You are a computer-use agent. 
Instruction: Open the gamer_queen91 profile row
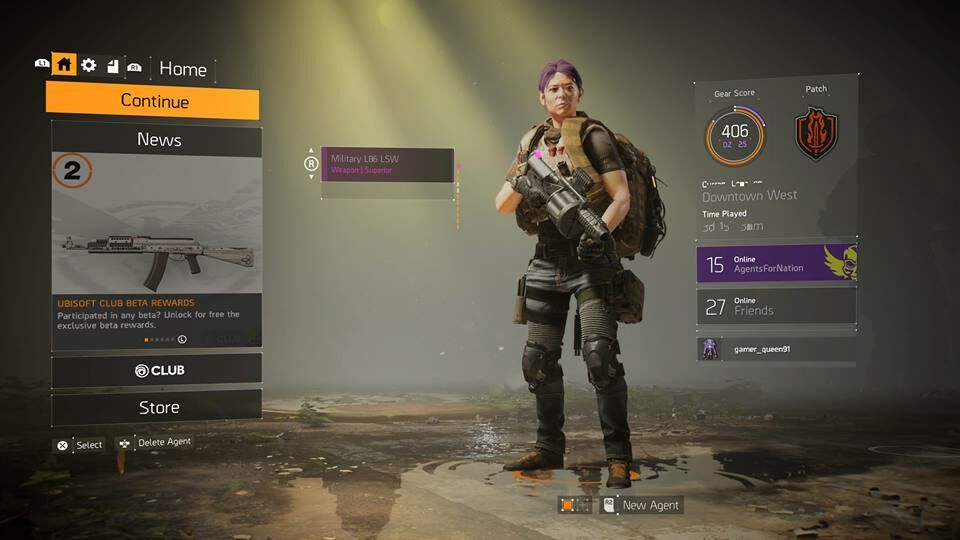coord(776,348)
